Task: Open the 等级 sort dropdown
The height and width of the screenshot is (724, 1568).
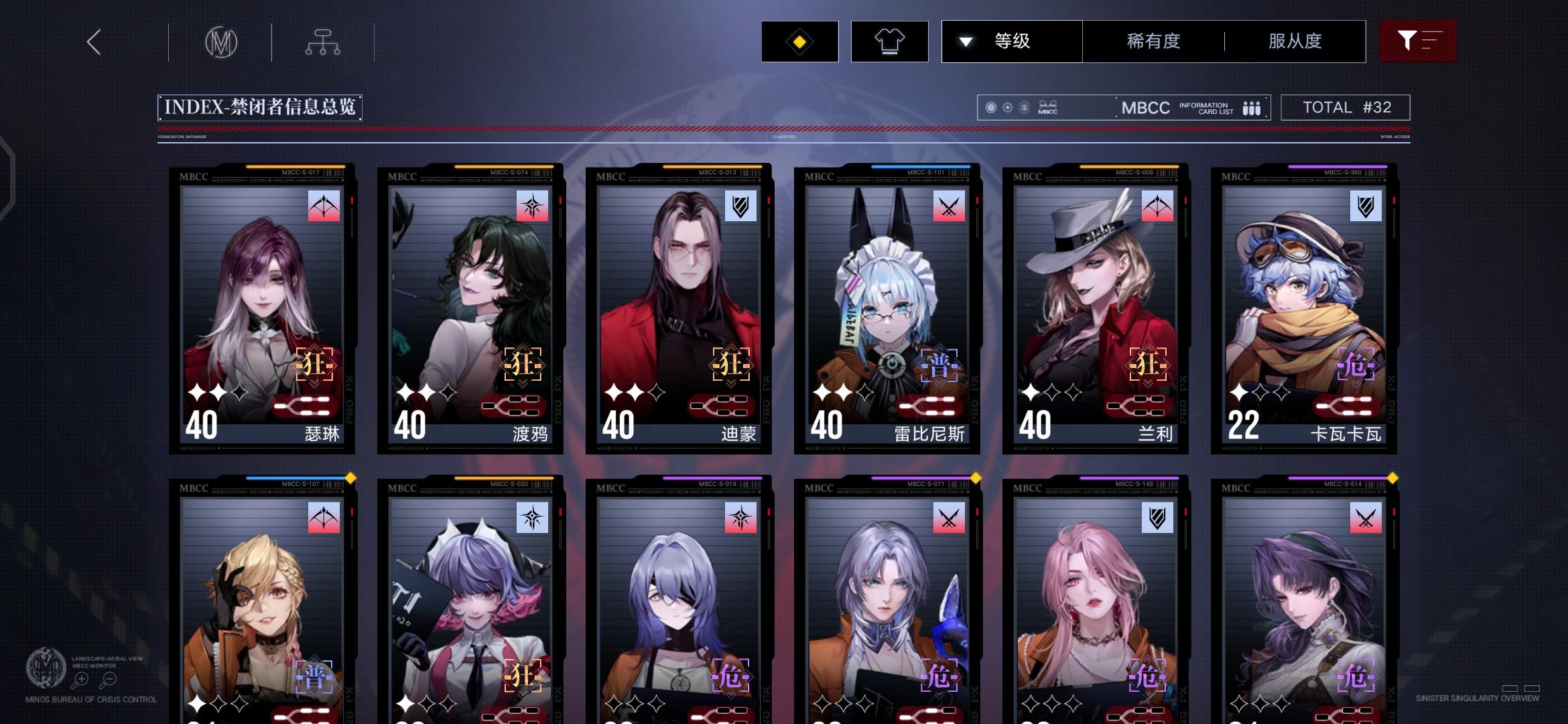Action: pos(1011,42)
